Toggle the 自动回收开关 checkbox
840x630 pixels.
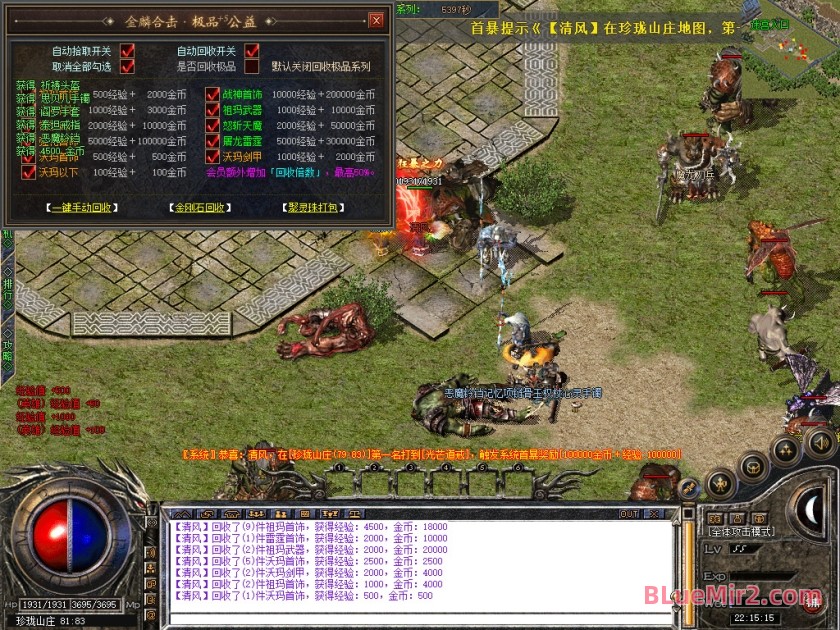coord(252,51)
